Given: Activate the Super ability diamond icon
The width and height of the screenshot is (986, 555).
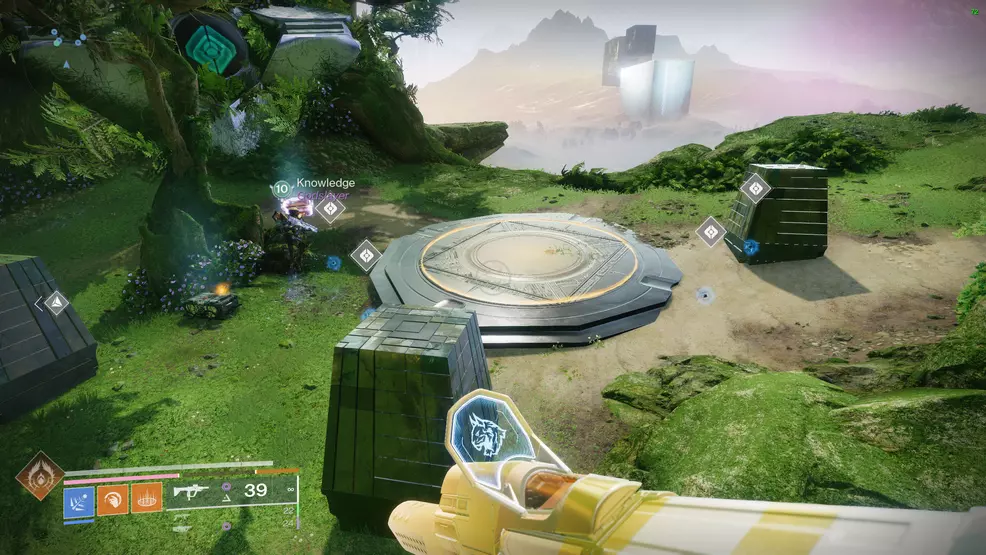Looking at the screenshot, I should [x=40, y=475].
